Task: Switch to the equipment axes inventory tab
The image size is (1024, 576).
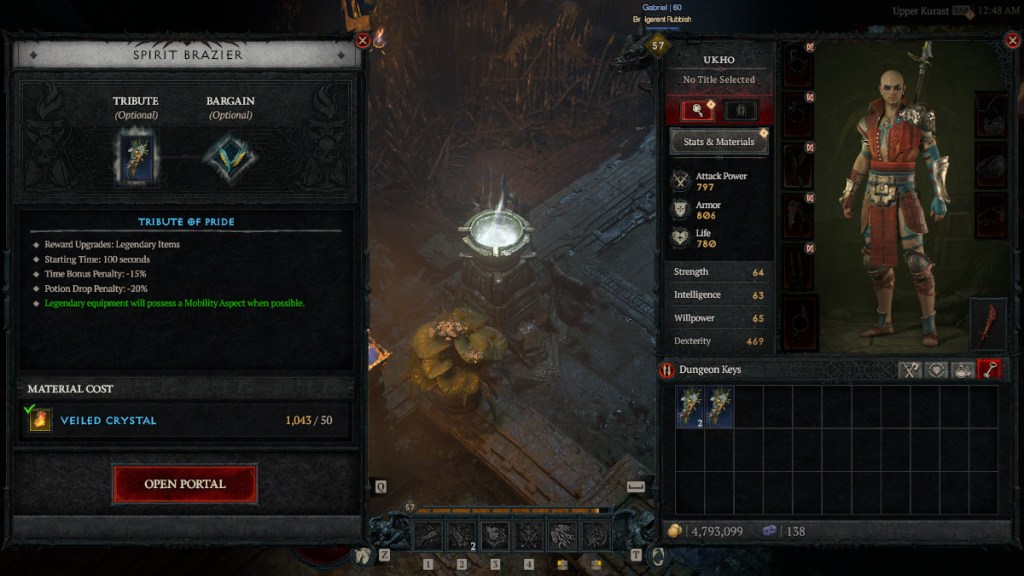Action: 910,370
